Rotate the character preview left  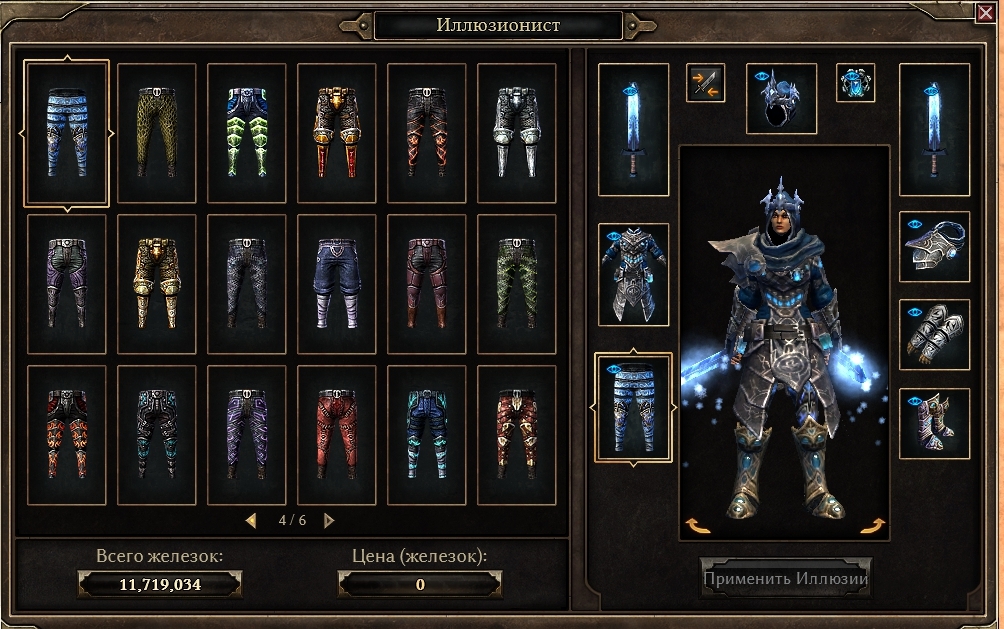(x=692, y=525)
